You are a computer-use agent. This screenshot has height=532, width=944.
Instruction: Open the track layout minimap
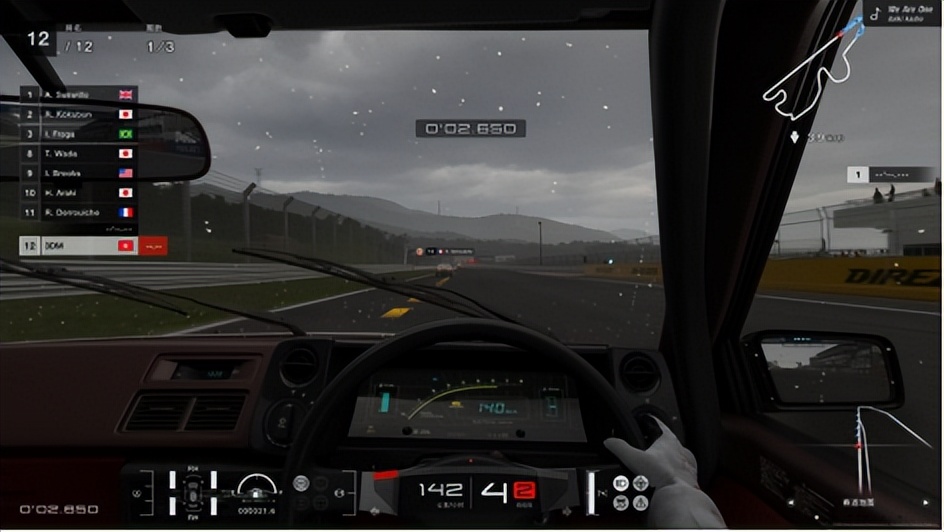tap(808, 75)
